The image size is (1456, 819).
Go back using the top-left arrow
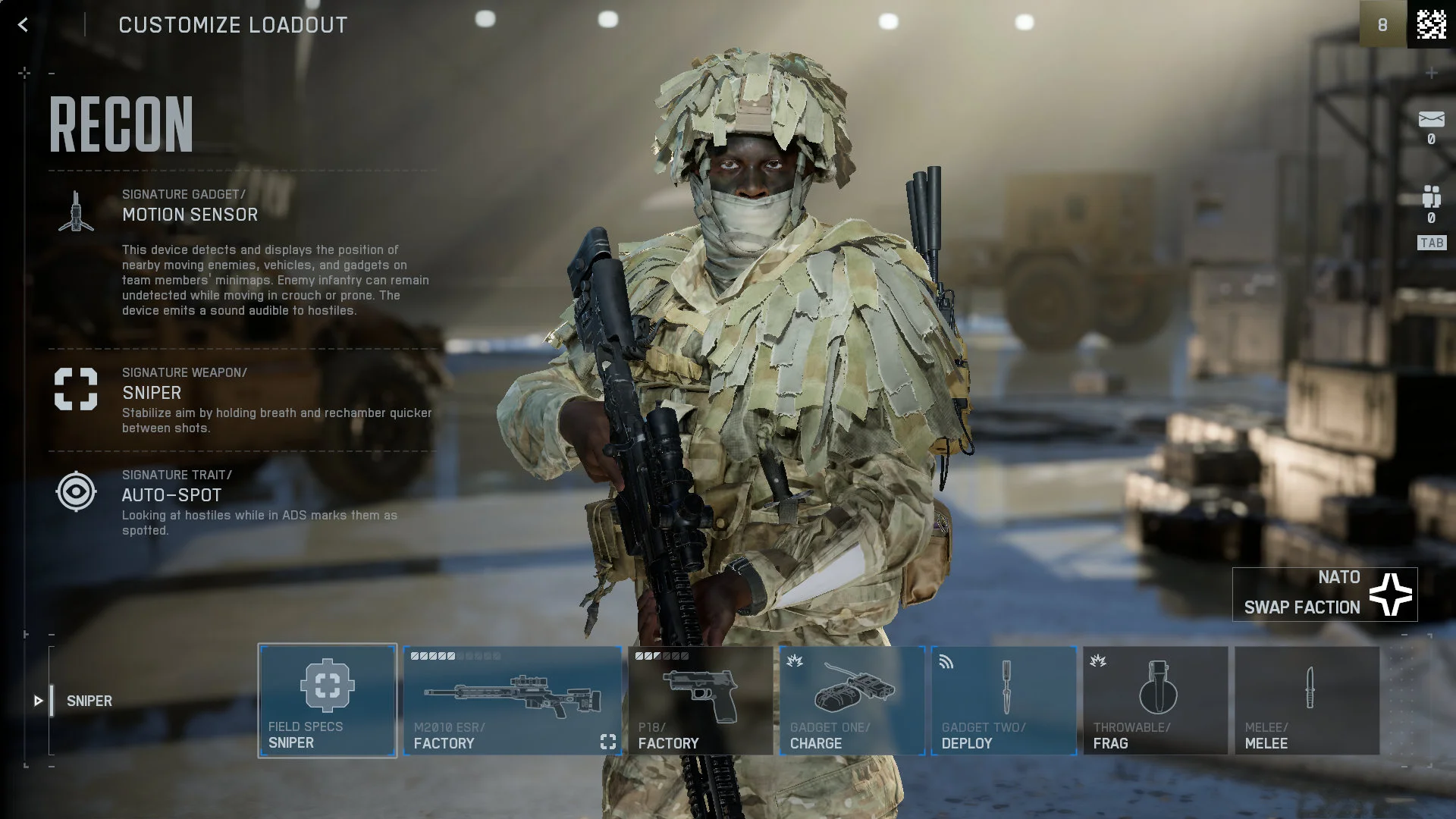[x=23, y=25]
